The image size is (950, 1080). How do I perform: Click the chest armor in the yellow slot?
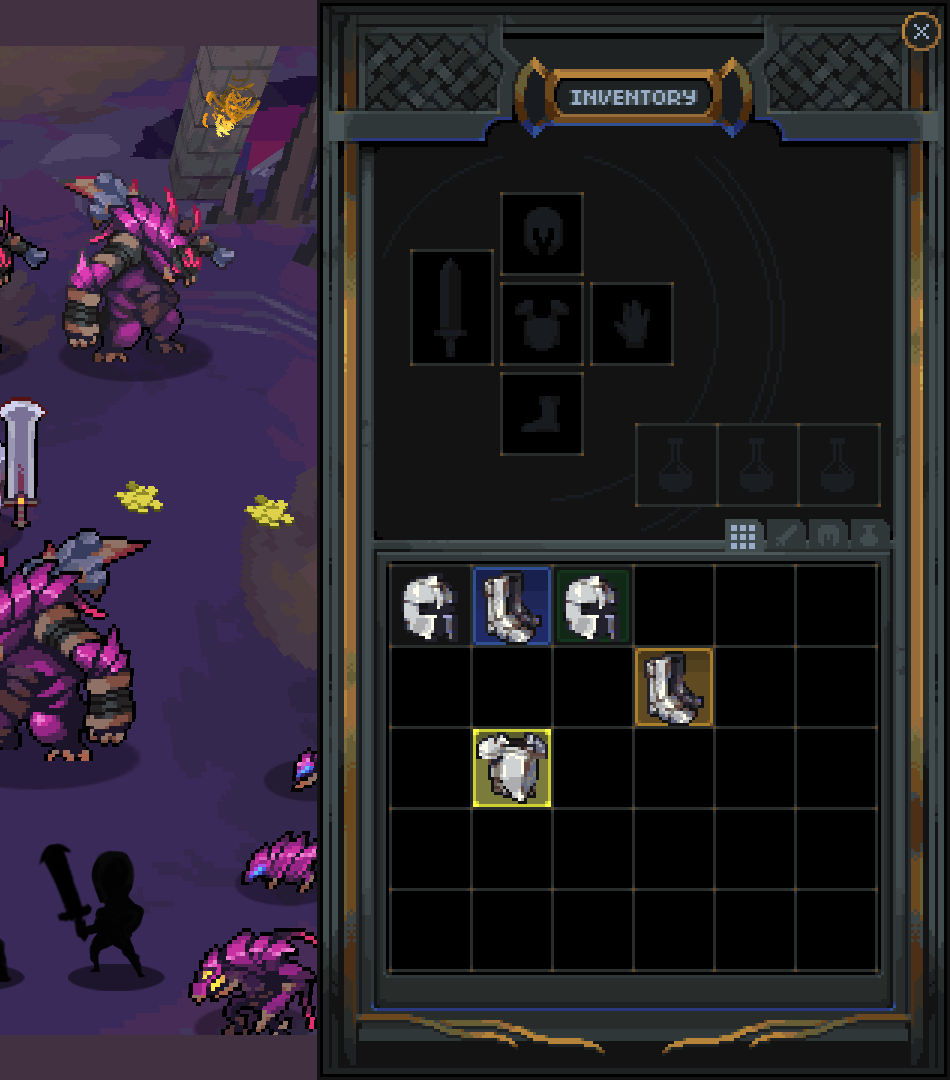(512, 767)
